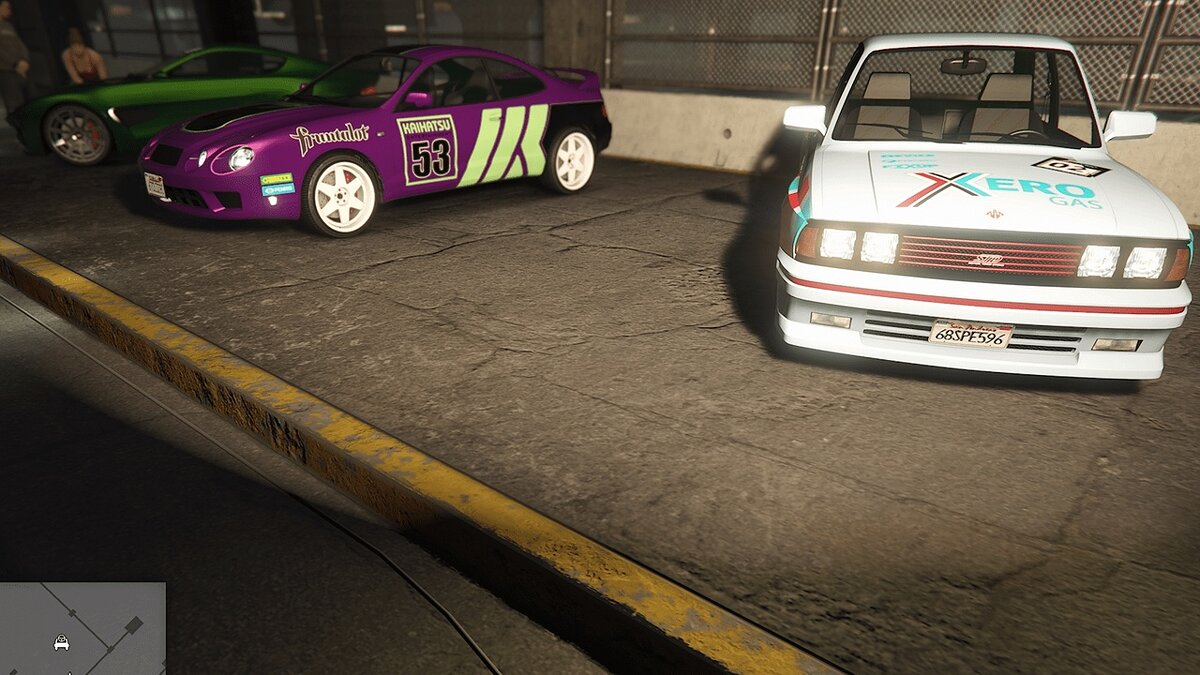Viewport: 1200px width, 675px height.
Task: Select the car blip on the minimap
Action: [61, 643]
